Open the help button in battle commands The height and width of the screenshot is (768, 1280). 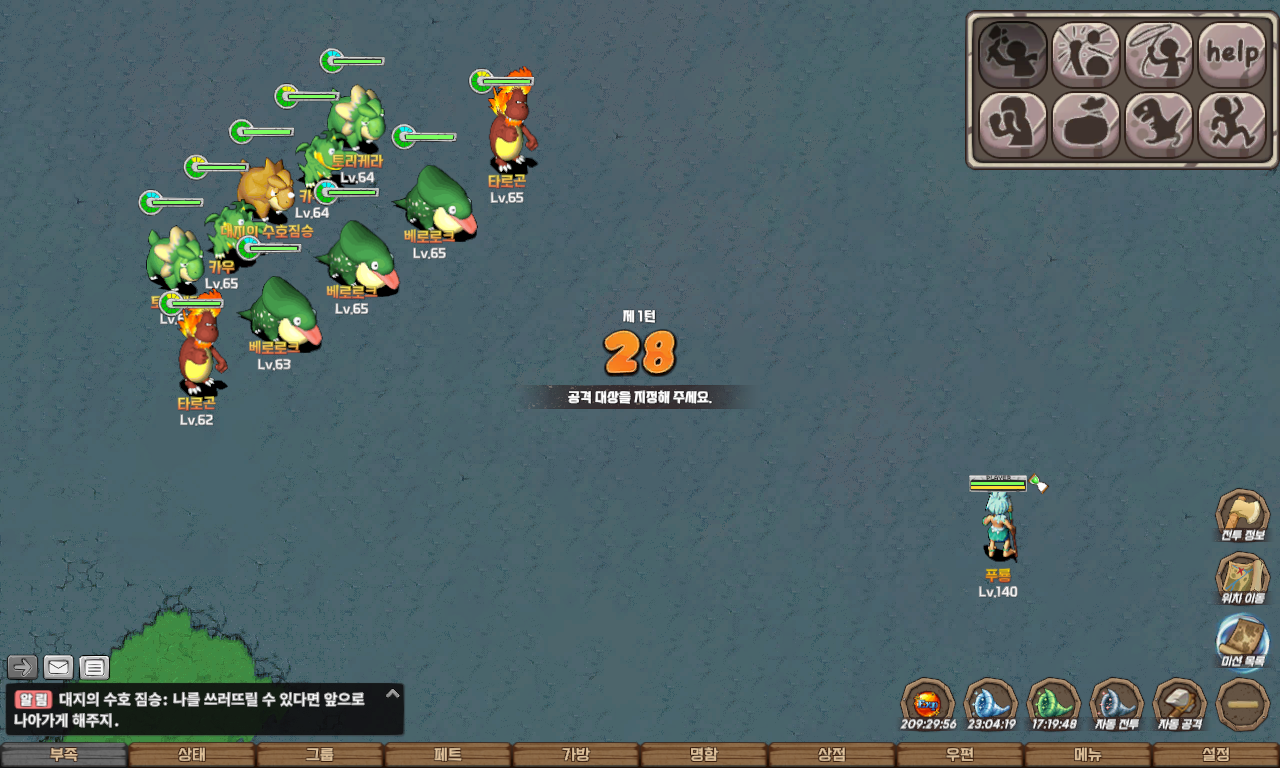[x=1232, y=54]
